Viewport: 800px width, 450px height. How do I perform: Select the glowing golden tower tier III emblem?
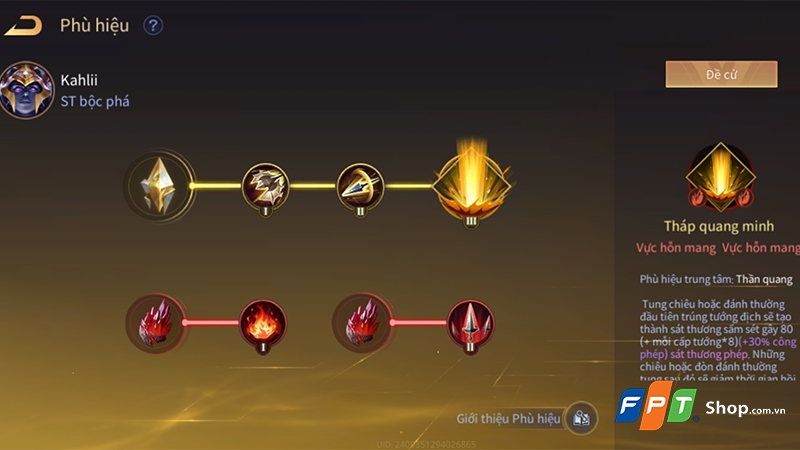pyautogui.click(x=472, y=183)
